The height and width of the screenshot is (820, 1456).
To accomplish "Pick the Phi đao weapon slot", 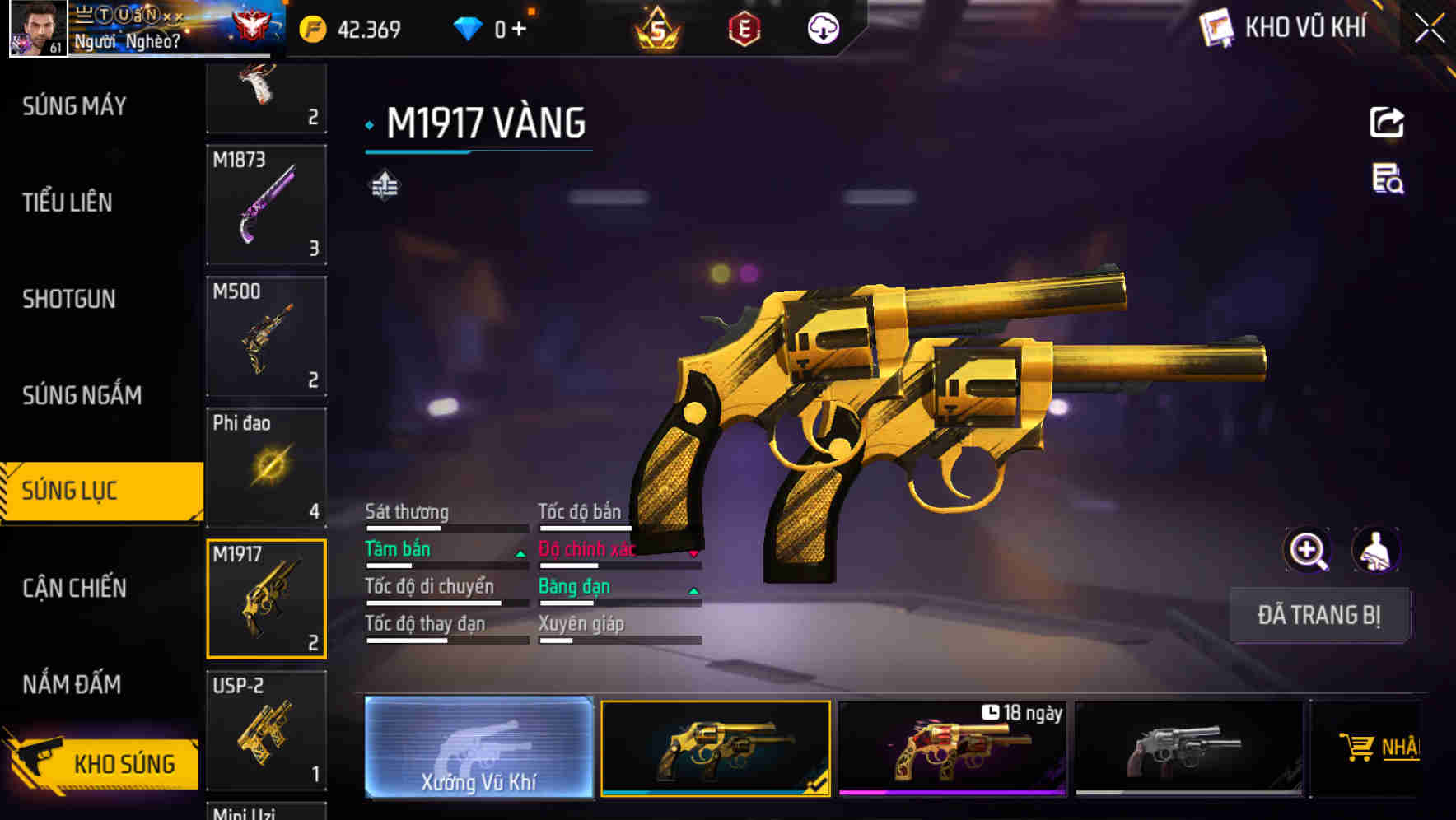I will pos(266,467).
